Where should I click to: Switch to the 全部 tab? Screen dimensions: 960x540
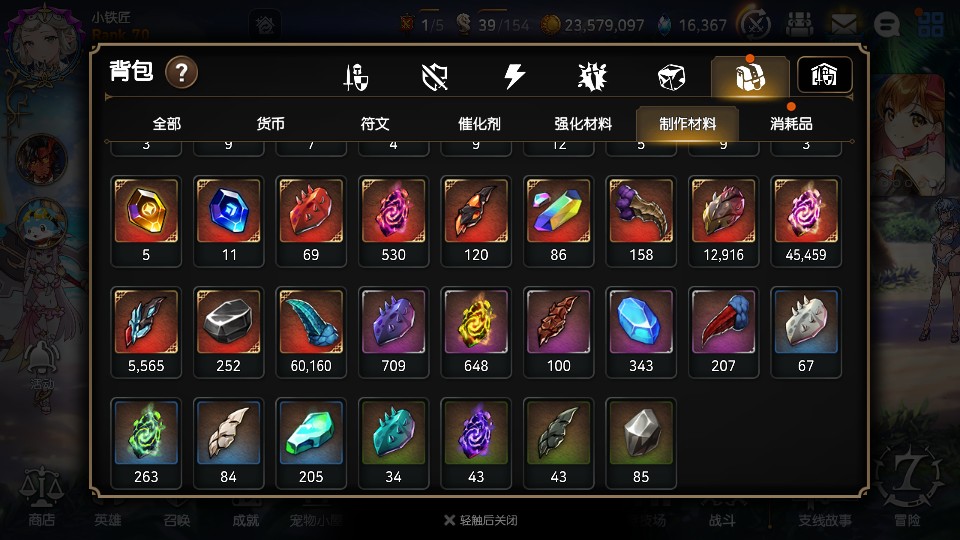coord(167,124)
